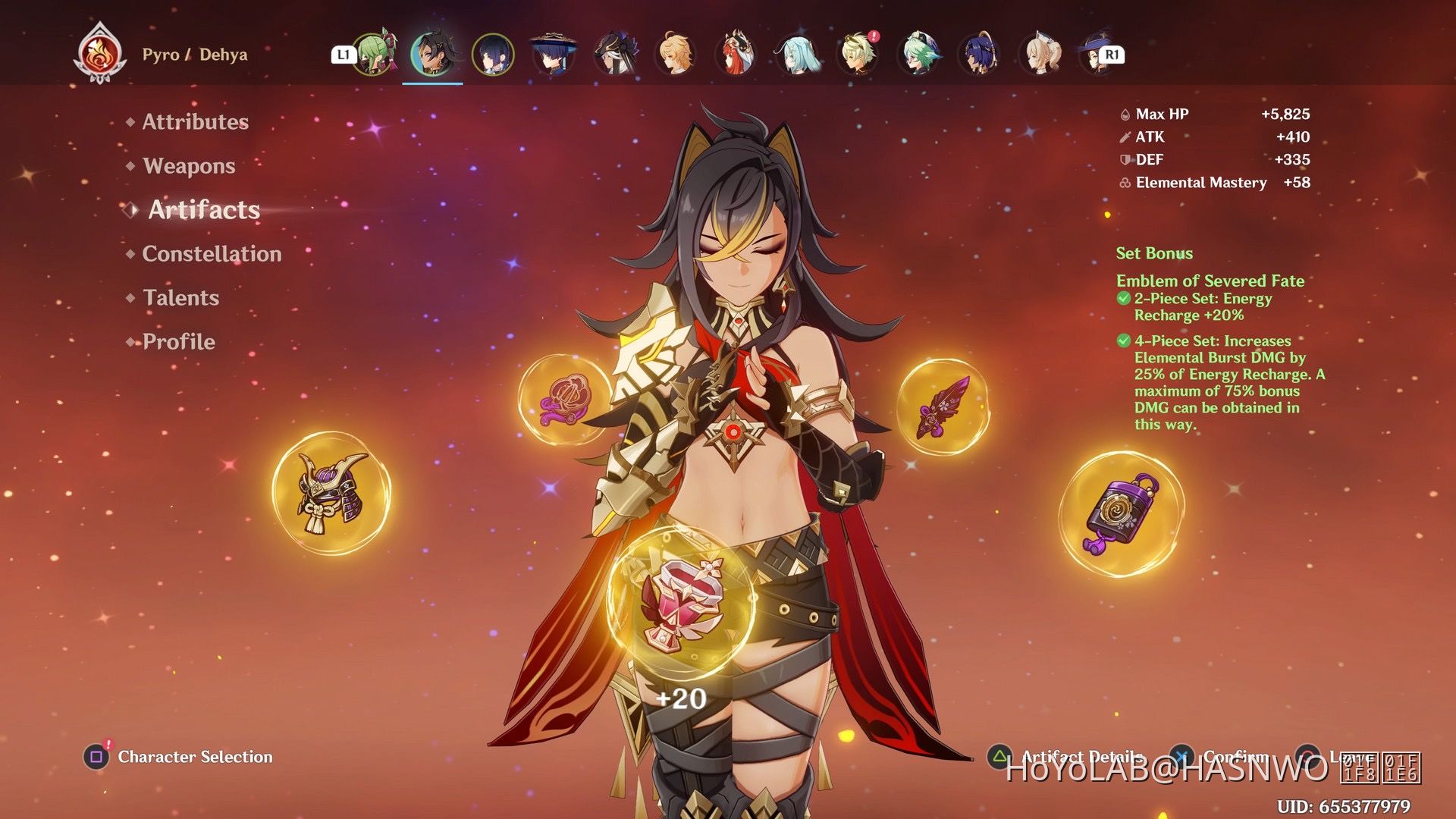The height and width of the screenshot is (819, 1456).
Task: Select the rose flower artifact above the shoulder
Action: coord(565,398)
